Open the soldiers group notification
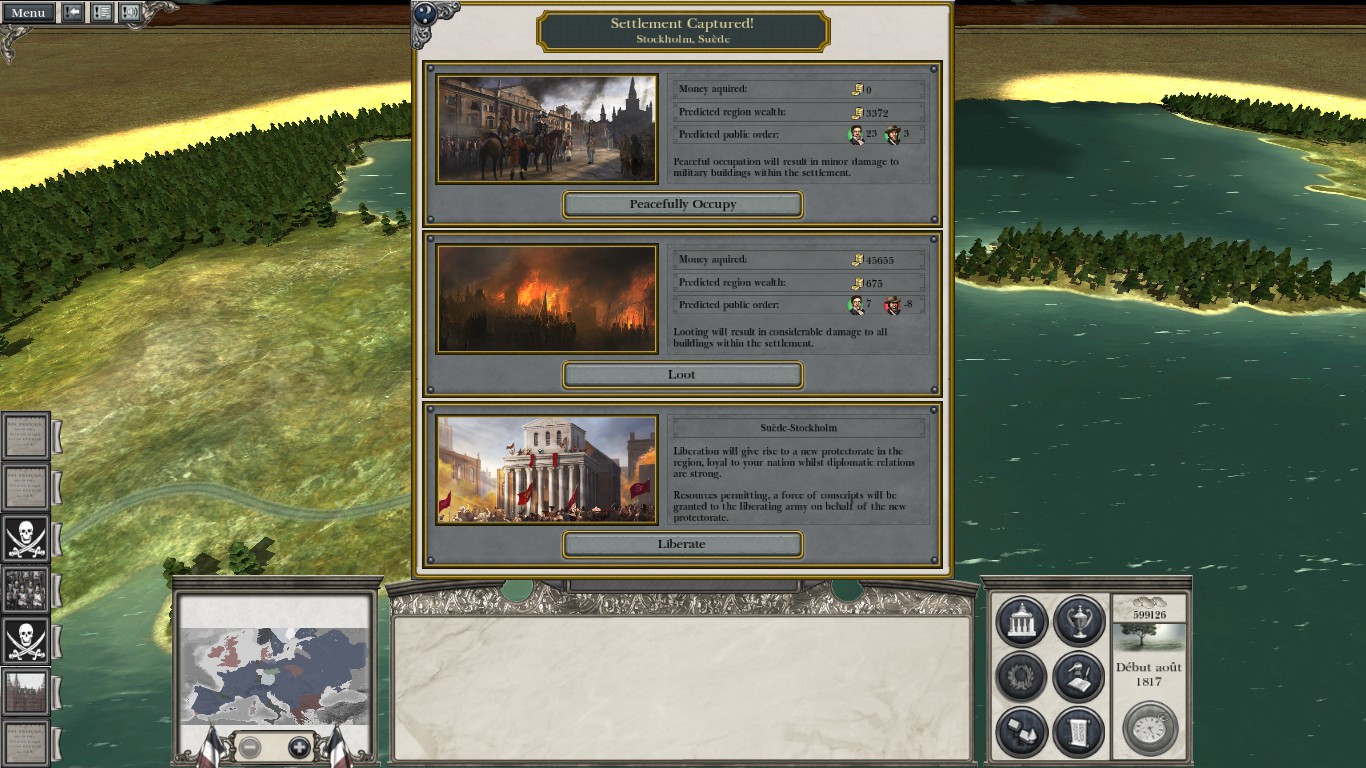This screenshot has height=768, width=1366. click(25, 589)
